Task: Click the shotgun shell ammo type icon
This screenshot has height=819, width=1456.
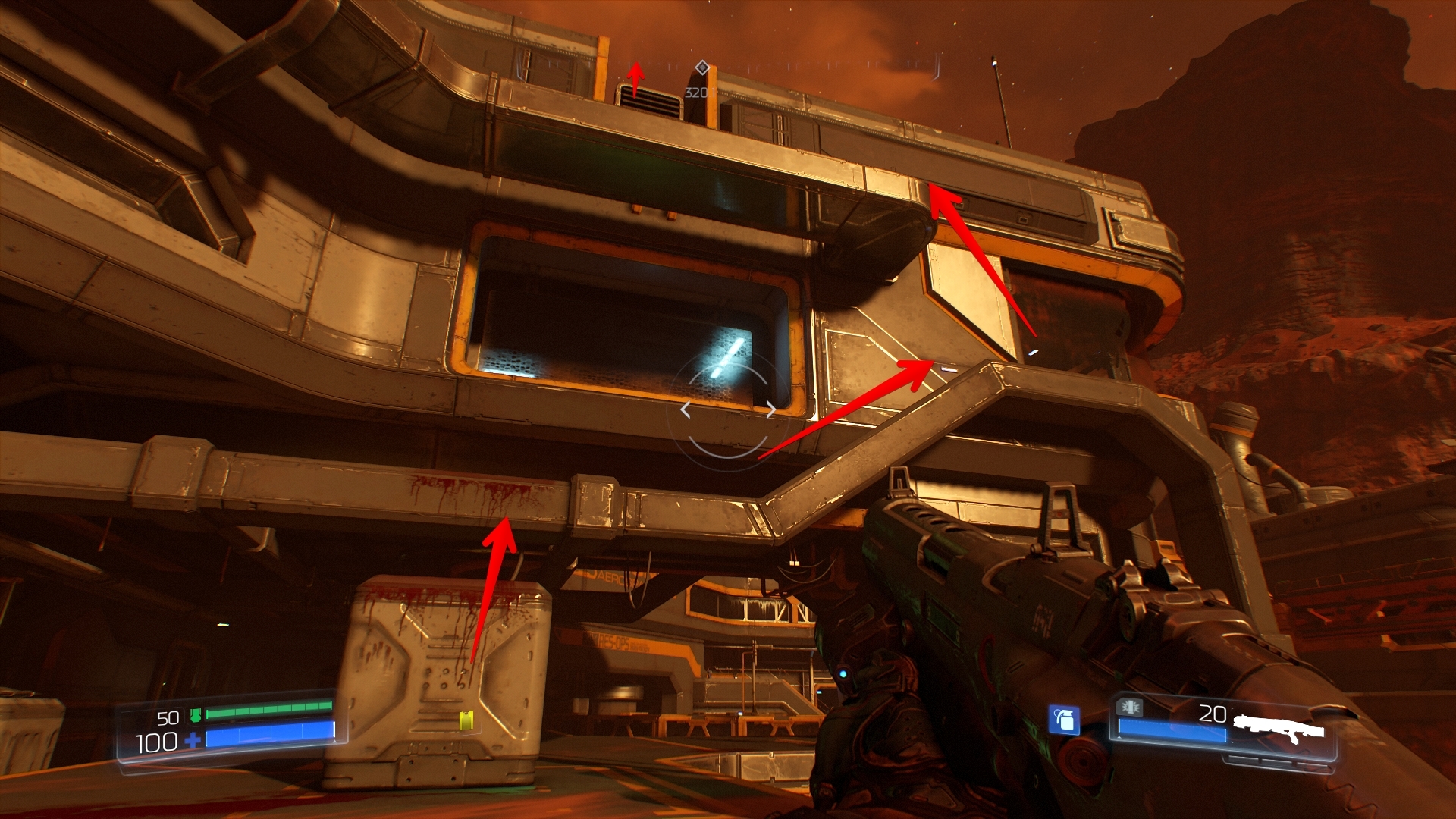Action: coord(1130,708)
